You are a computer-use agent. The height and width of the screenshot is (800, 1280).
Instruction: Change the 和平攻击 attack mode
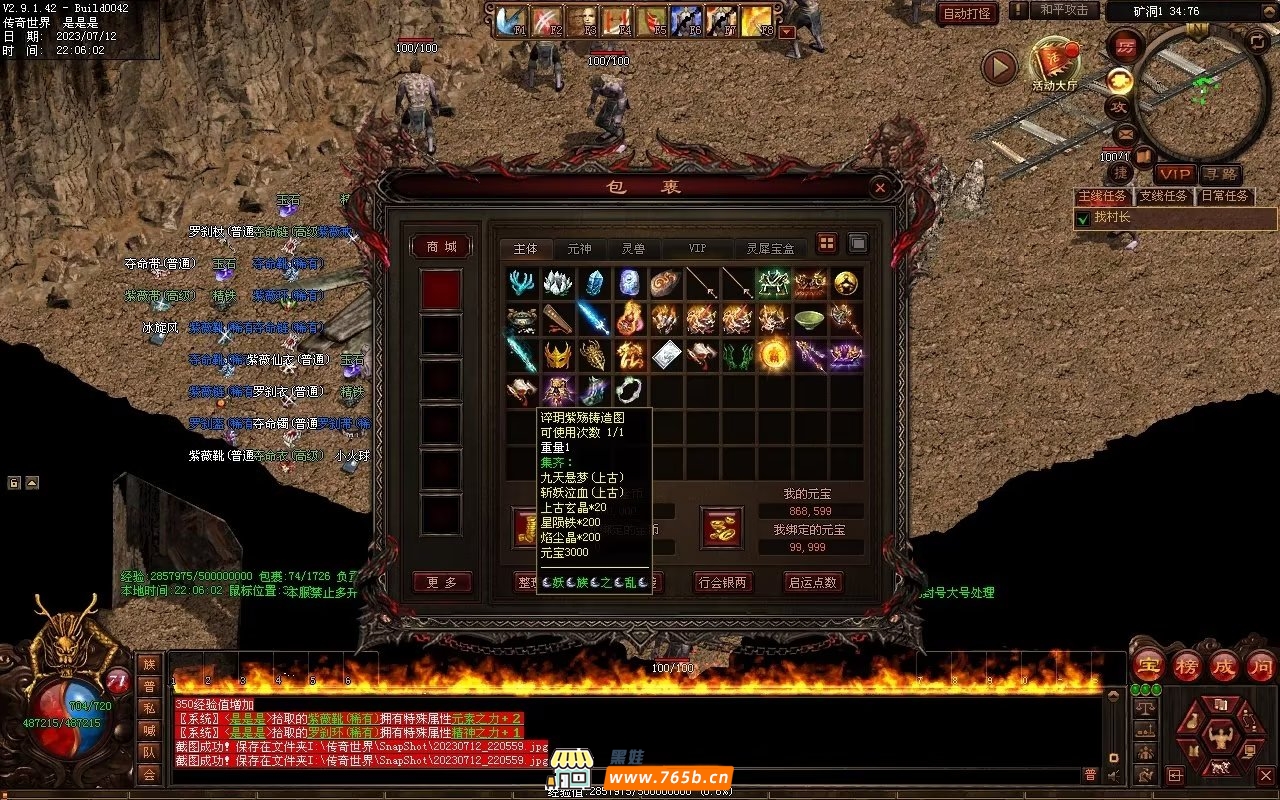pos(1064,10)
